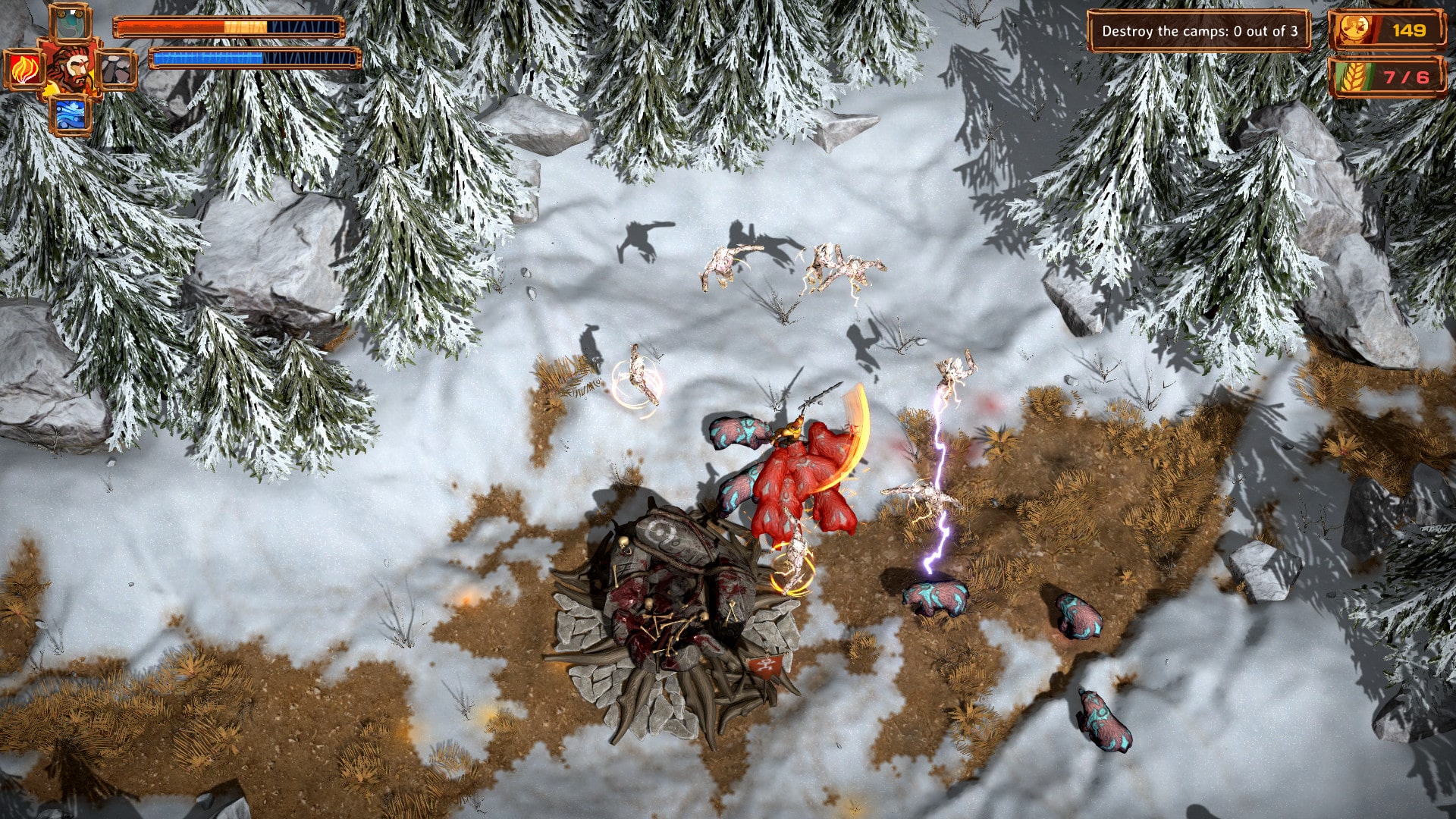Click the hero character portrait
Image resolution: width=1456 pixels, height=819 pixels.
[71, 67]
